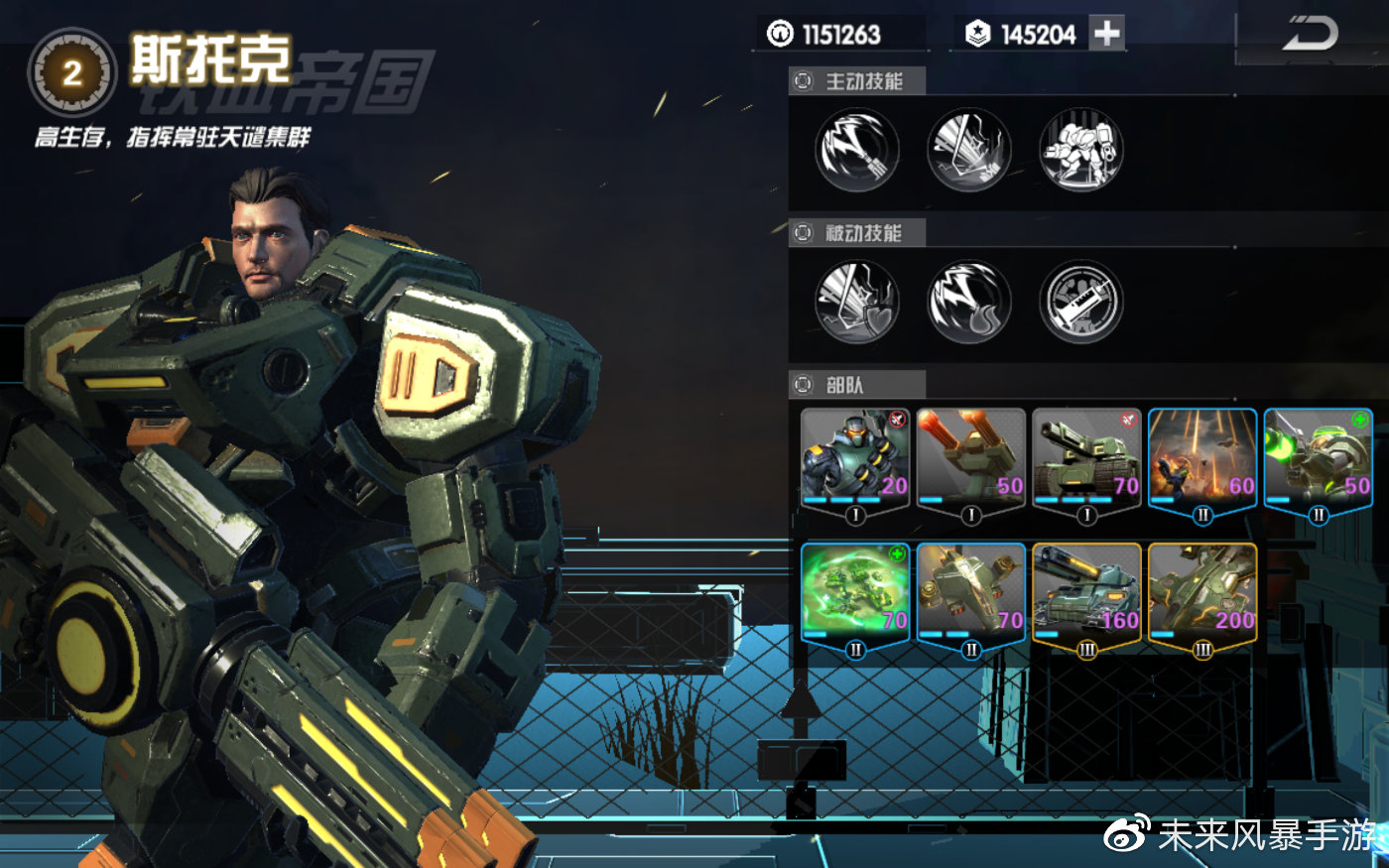
Task: Select the mech summon active skill
Action: tap(1081, 150)
